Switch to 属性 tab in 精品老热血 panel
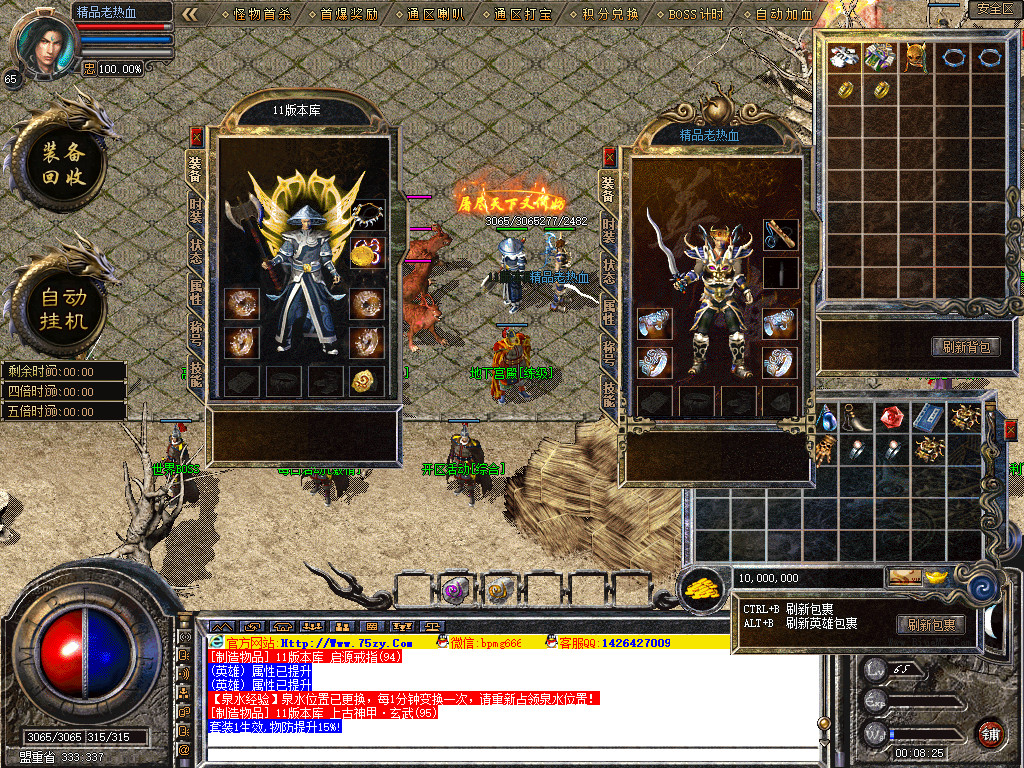This screenshot has height=768, width=1024. (x=609, y=313)
